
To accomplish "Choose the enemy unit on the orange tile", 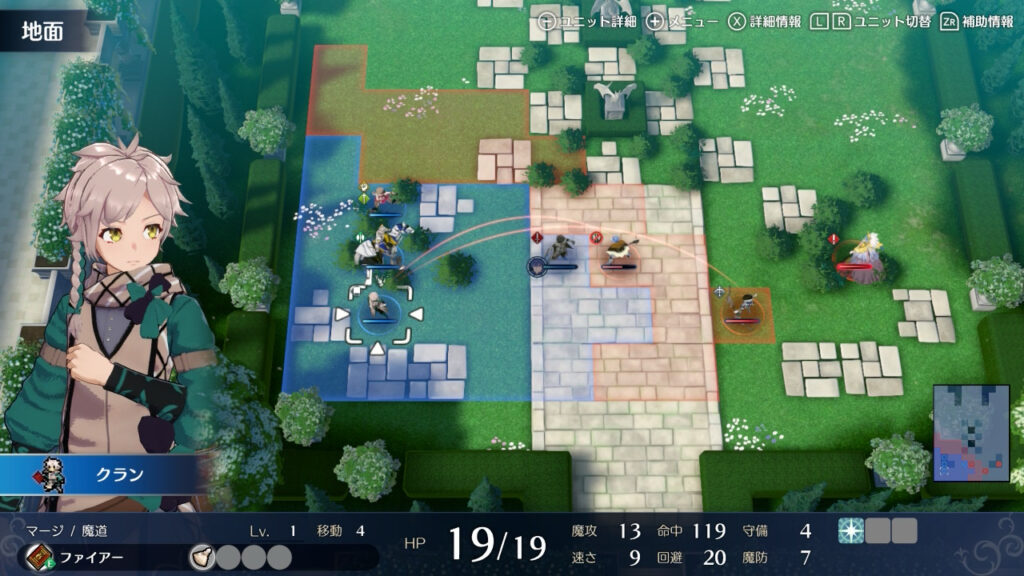I will coord(743,306).
